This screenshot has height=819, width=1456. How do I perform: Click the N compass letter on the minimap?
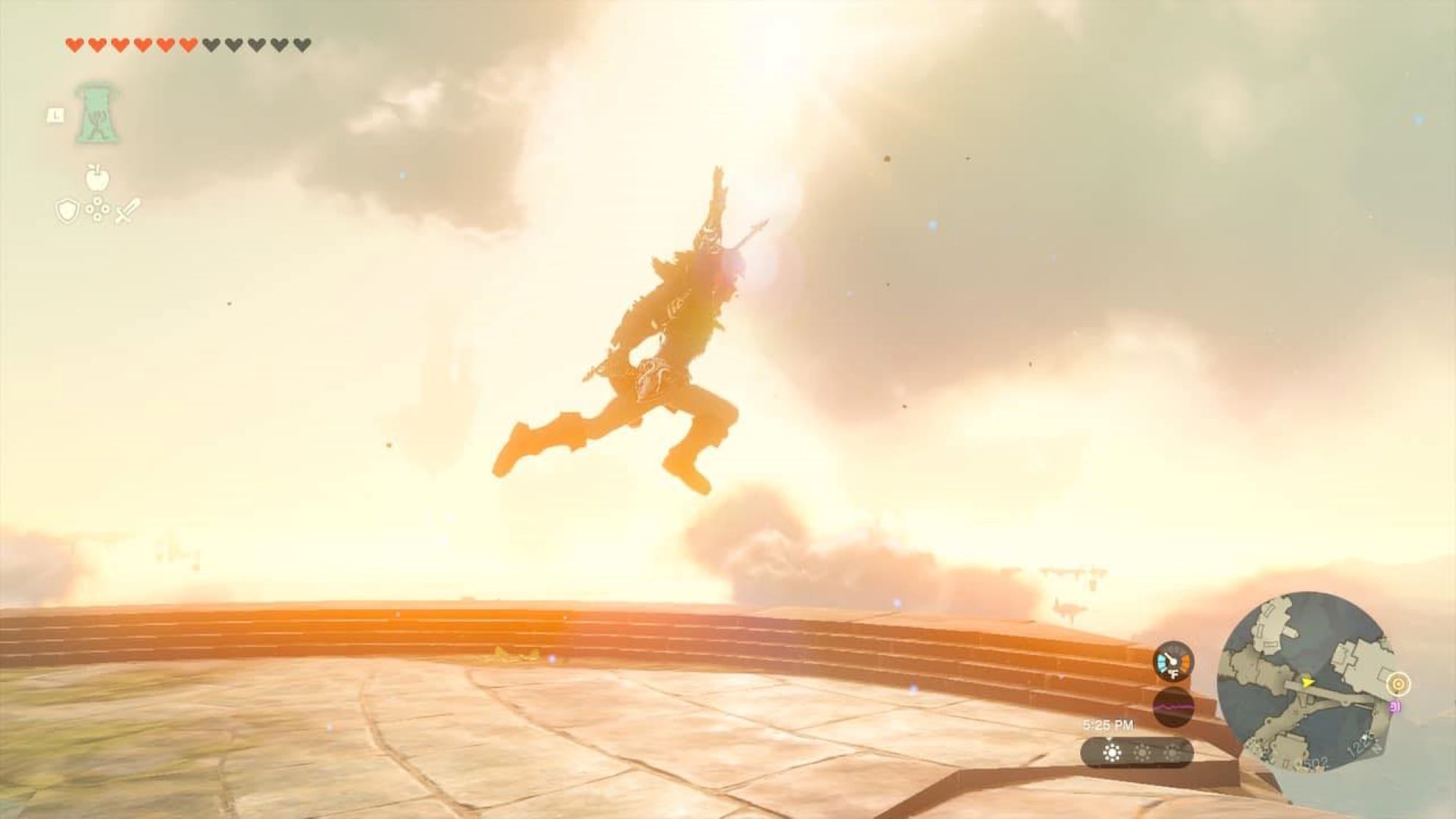pos(1375,750)
